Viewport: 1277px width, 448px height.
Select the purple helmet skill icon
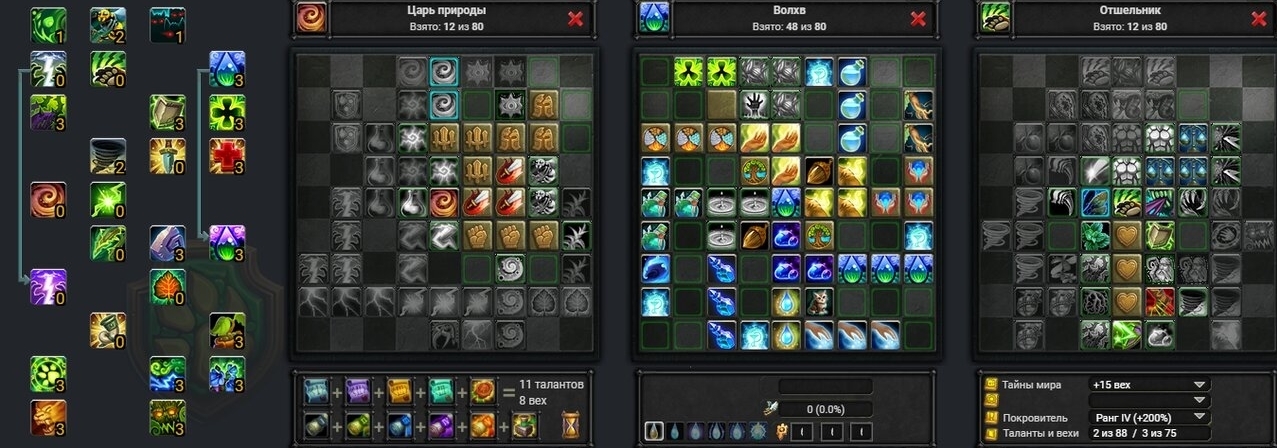click(167, 242)
